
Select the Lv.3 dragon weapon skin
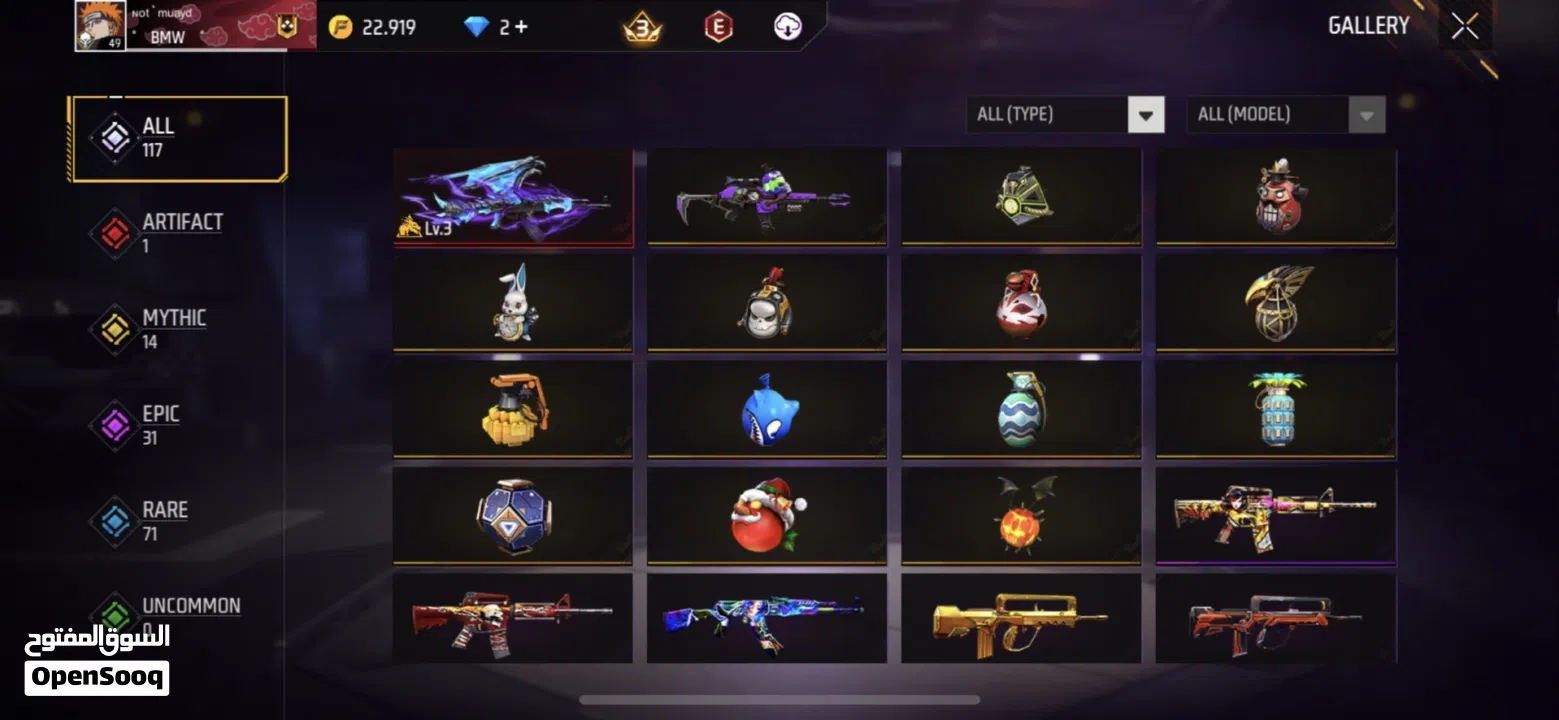pos(513,196)
